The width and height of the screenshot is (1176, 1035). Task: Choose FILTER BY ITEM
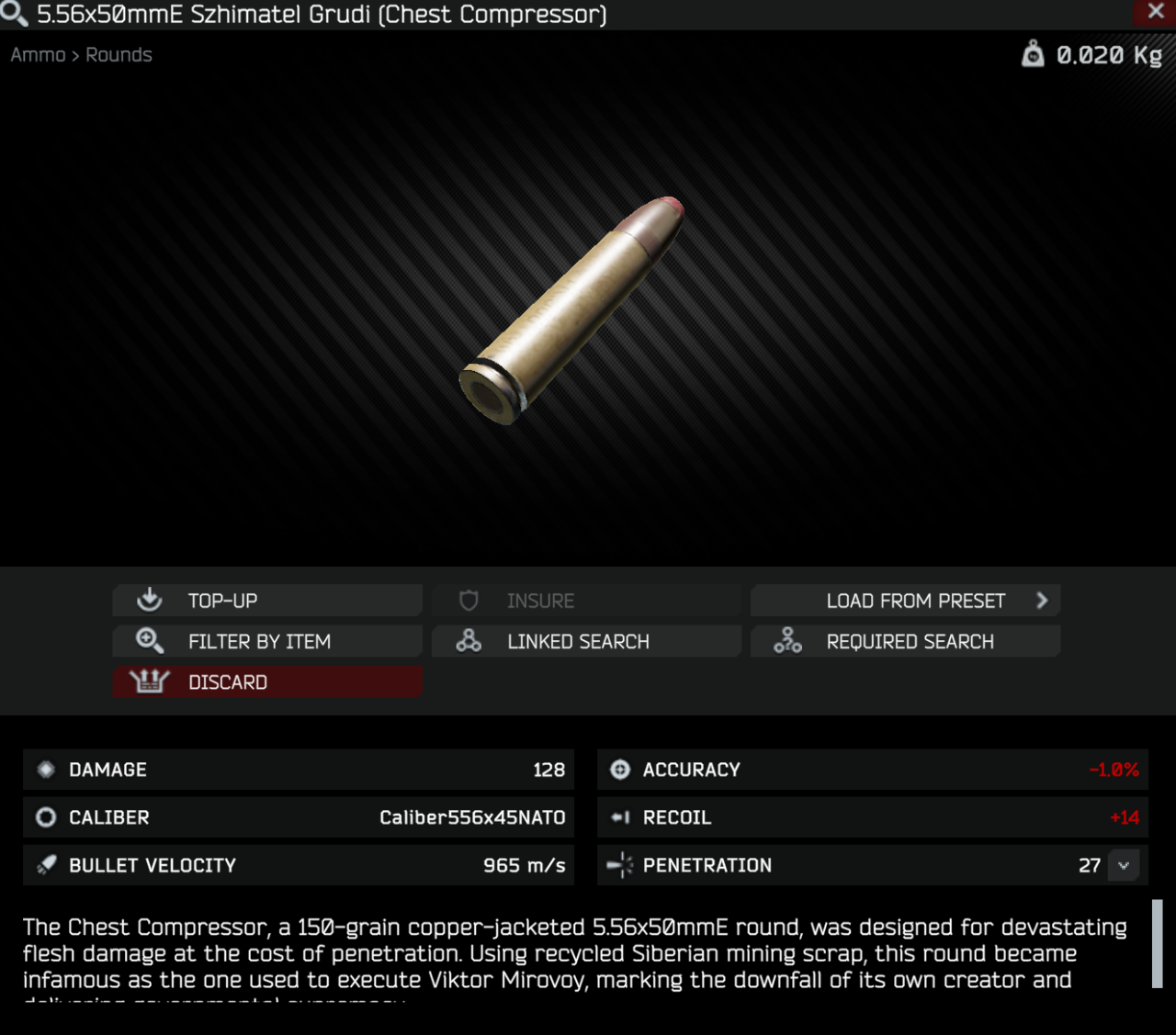click(x=267, y=641)
